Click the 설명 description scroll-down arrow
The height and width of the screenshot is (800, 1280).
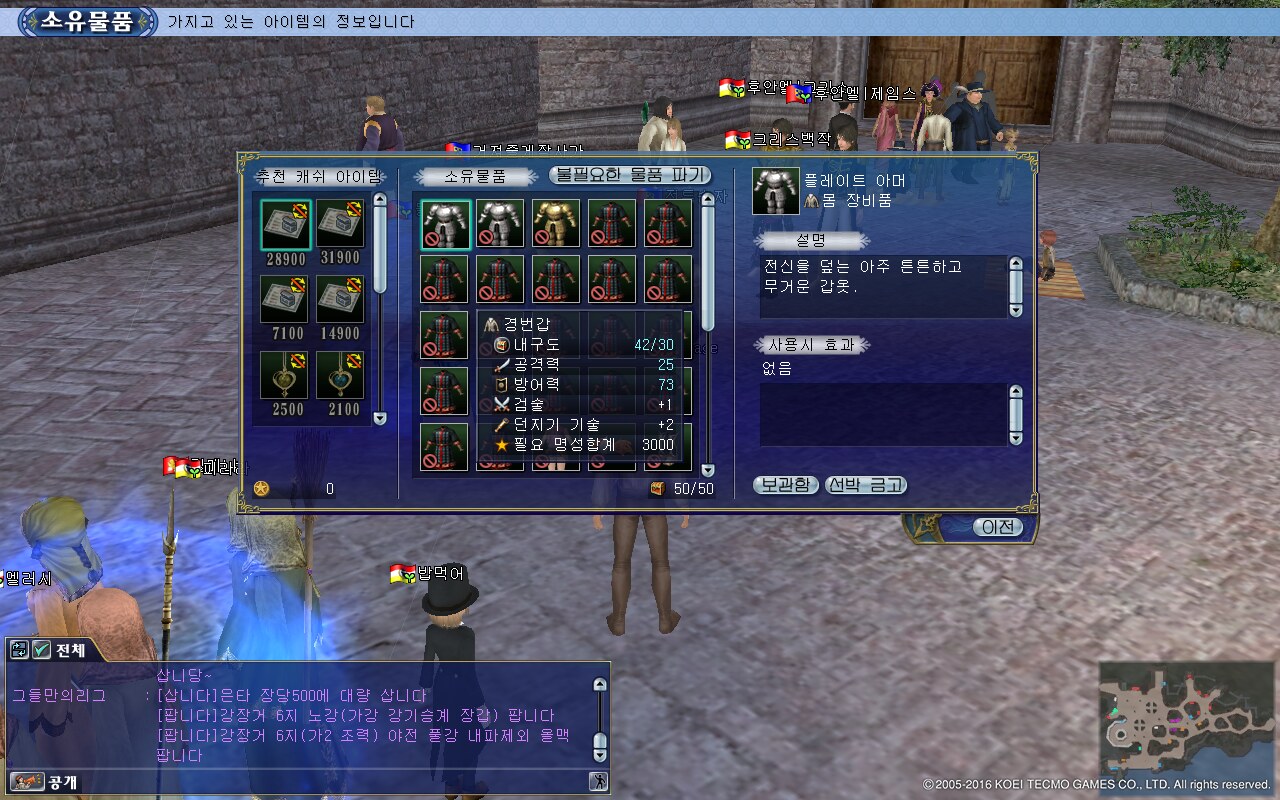point(1016,310)
